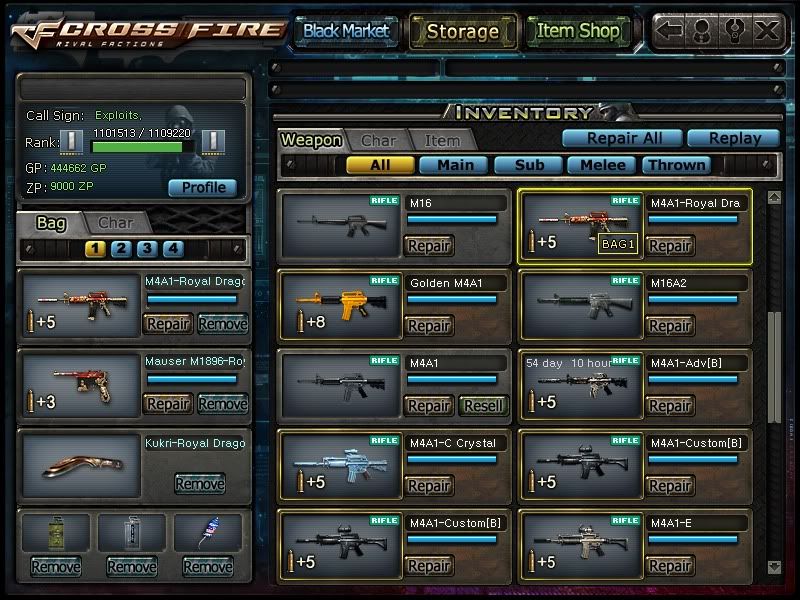Remove the Kukri-Royal Dragon from bag
Image resolution: width=800 pixels, height=600 pixels.
[x=199, y=484]
